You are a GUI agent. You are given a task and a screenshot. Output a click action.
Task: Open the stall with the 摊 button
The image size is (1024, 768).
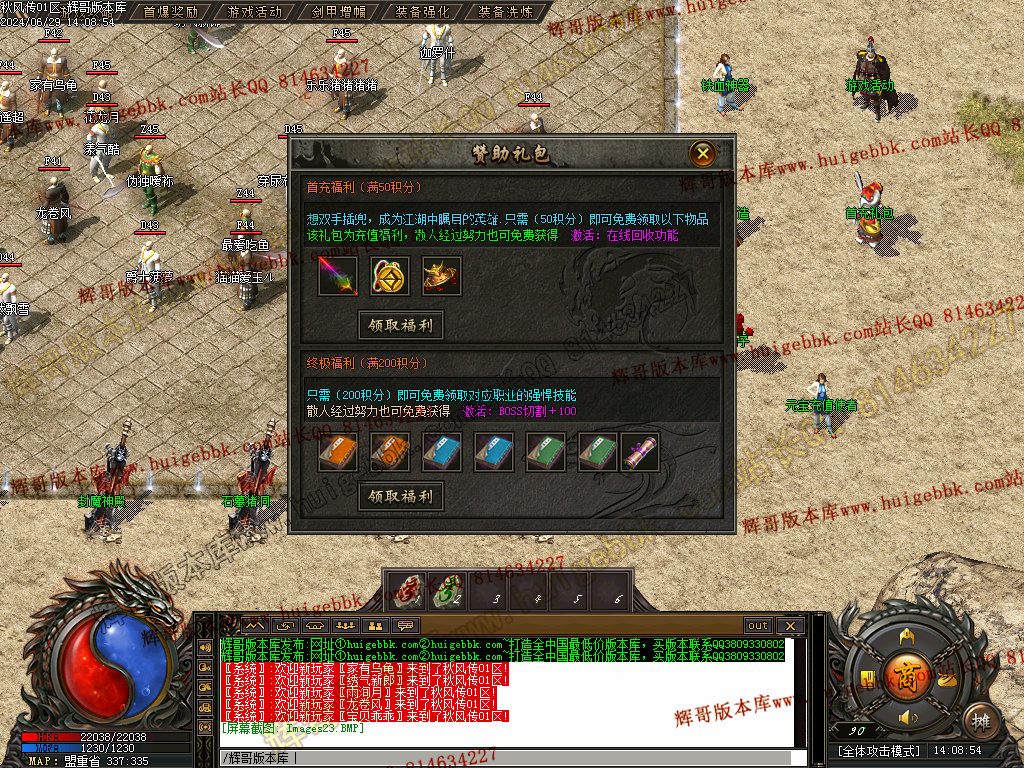pyautogui.click(x=981, y=719)
